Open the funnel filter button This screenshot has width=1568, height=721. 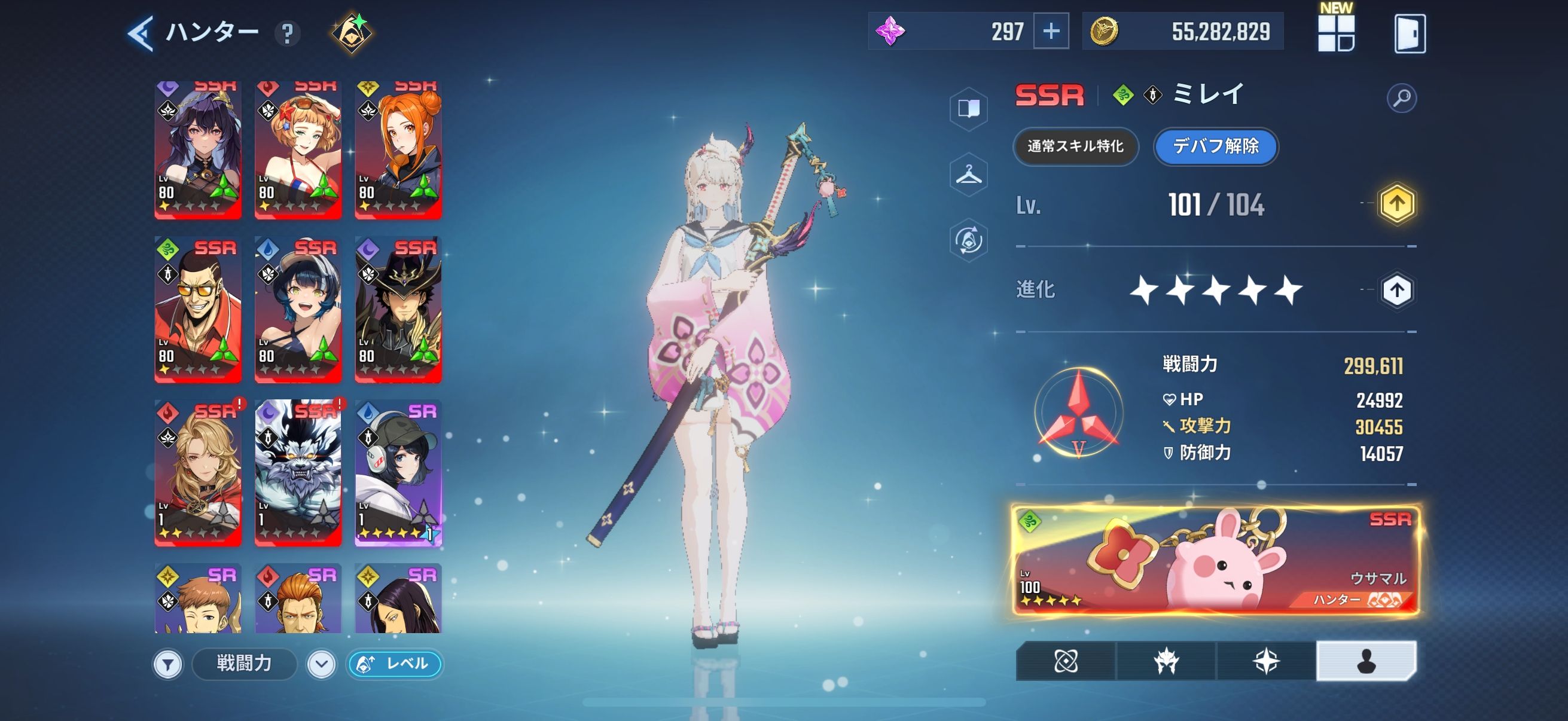coord(168,664)
